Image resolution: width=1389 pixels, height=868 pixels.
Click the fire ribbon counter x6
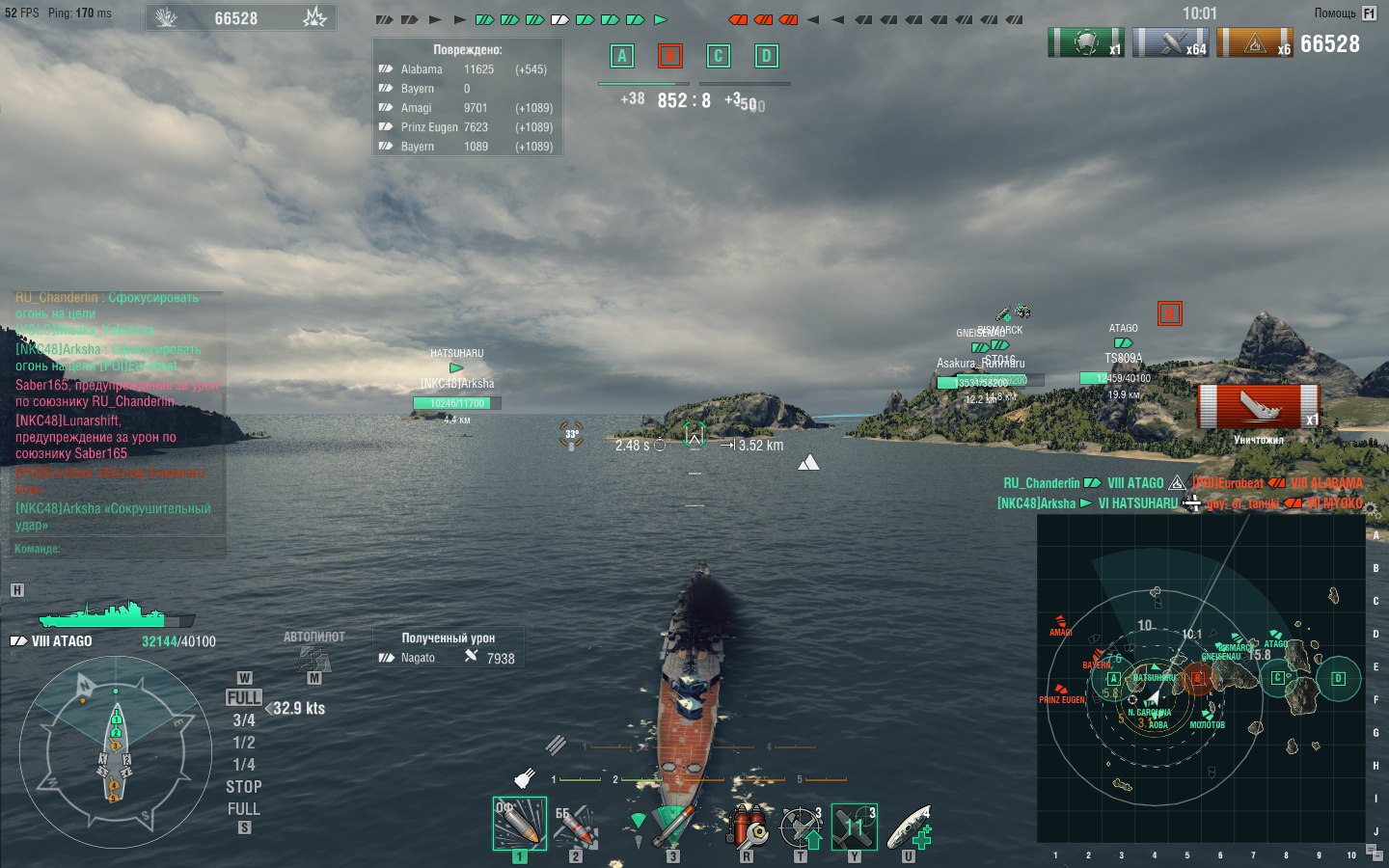(x=1254, y=42)
